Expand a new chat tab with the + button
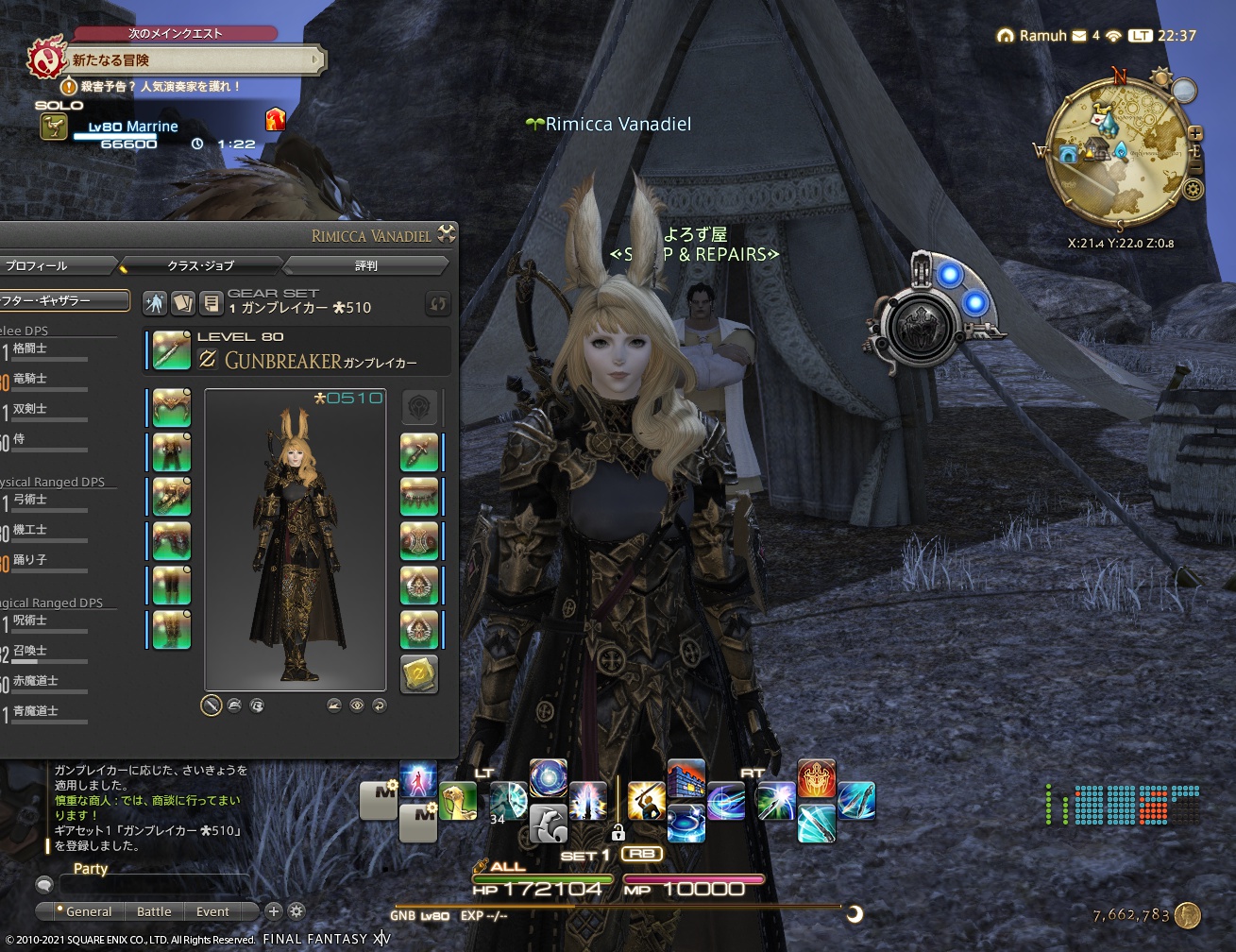 pyautogui.click(x=273, y=911)
